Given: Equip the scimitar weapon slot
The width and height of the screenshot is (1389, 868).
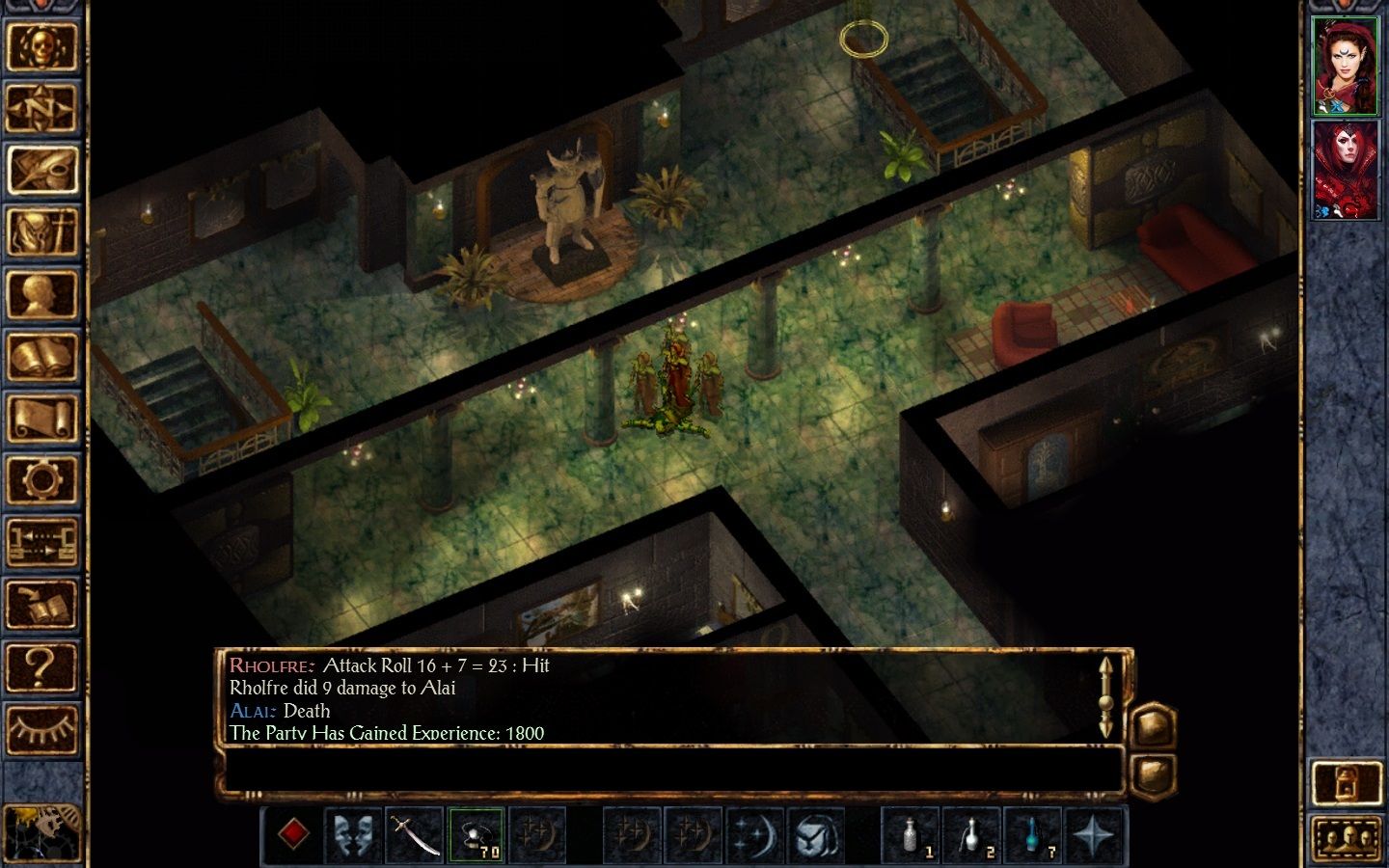Looking at the screenshot, I should point(416,835).
